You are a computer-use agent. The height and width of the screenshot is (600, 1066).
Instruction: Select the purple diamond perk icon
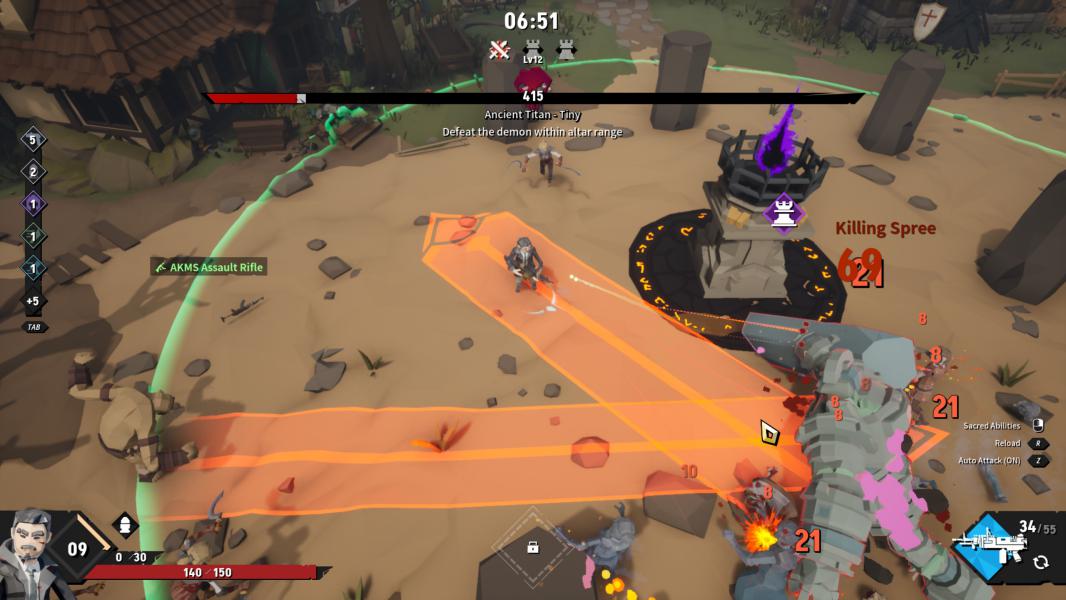[x=32, y=204]
